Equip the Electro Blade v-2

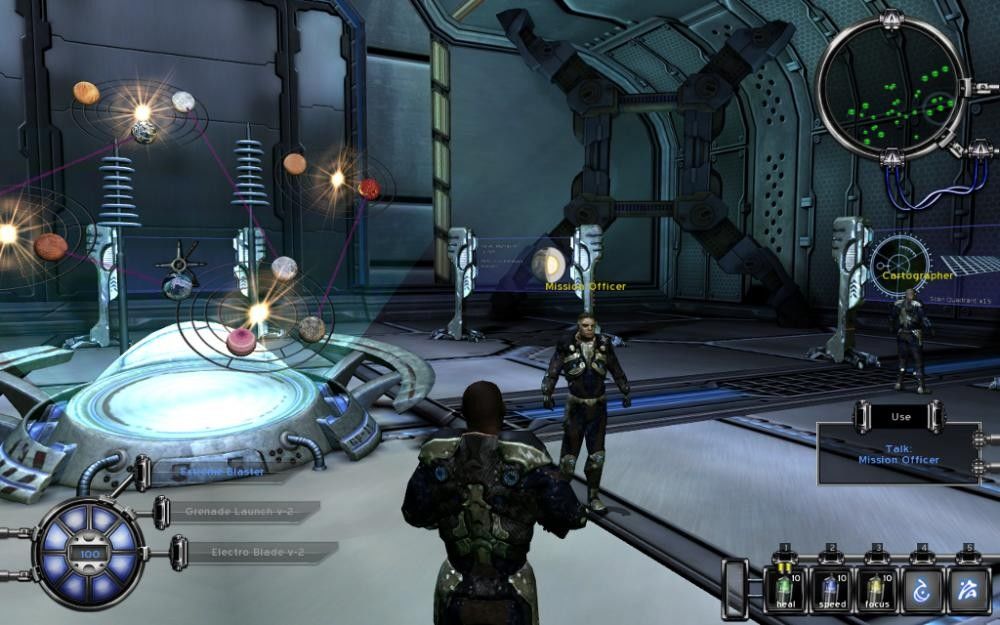254,551
